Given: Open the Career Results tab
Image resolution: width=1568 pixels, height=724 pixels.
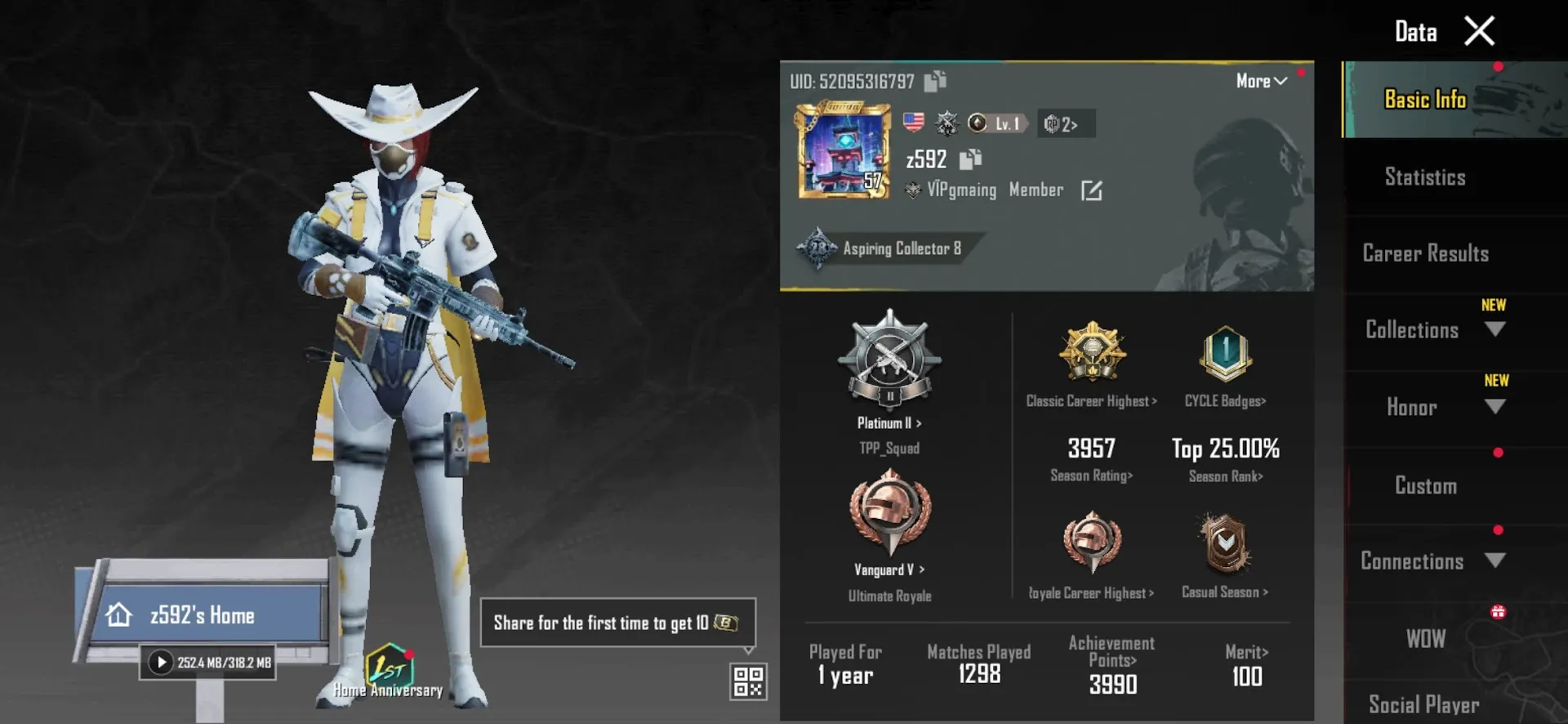Looking at the screenshot, I should (x=1424, y=253).
